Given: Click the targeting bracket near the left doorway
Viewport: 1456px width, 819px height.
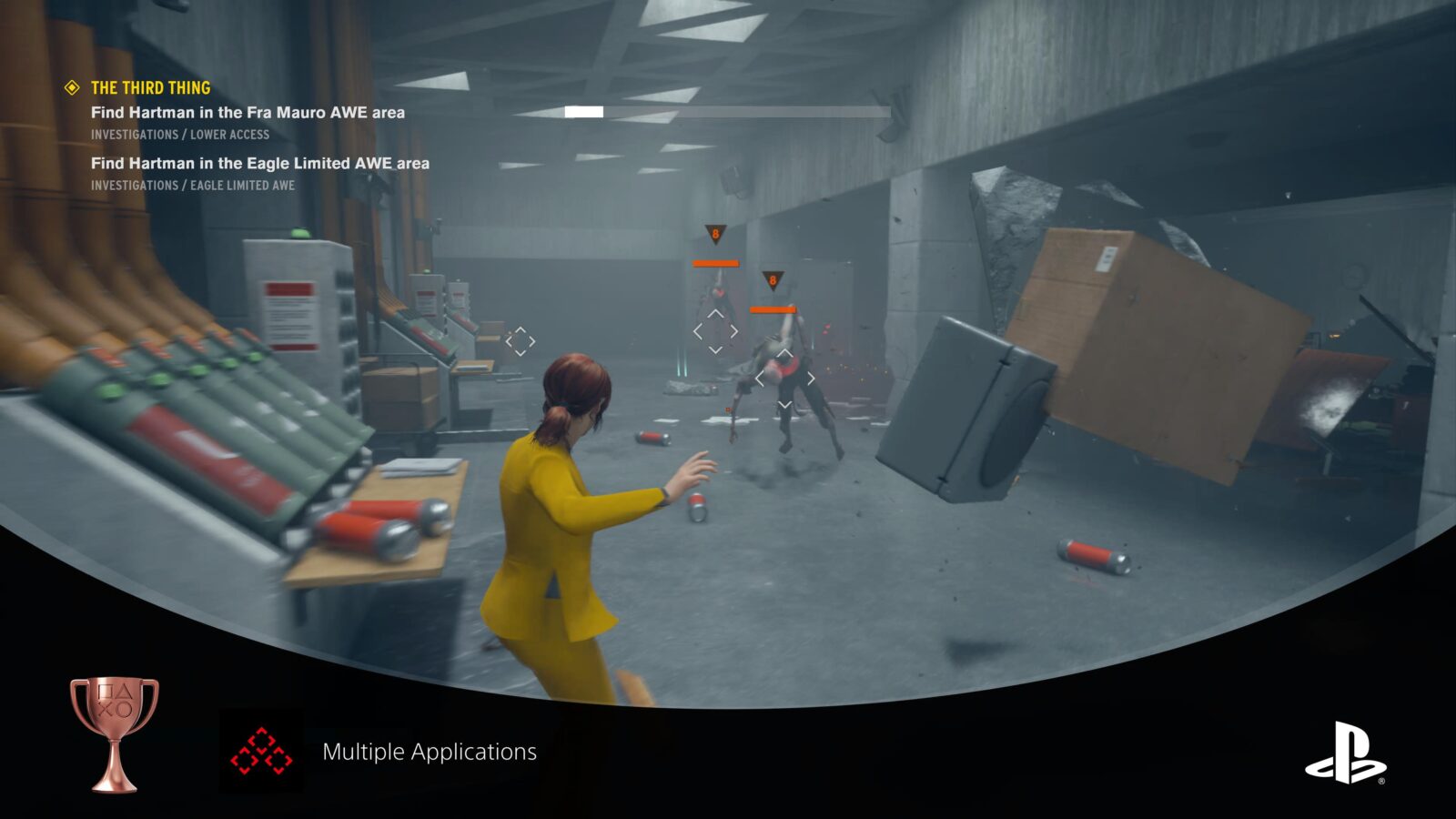Looking at the screenshot, I should click(521, 340).
